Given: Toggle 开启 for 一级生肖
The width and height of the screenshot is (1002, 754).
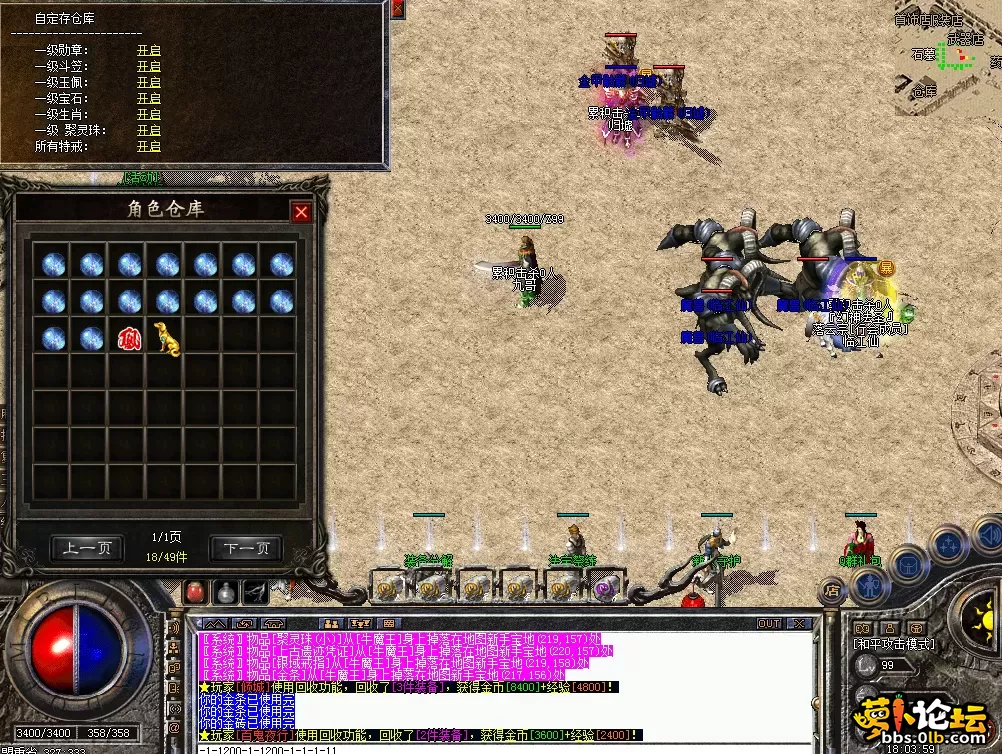Looking at the screenshot, I should (x=149, y=114).
